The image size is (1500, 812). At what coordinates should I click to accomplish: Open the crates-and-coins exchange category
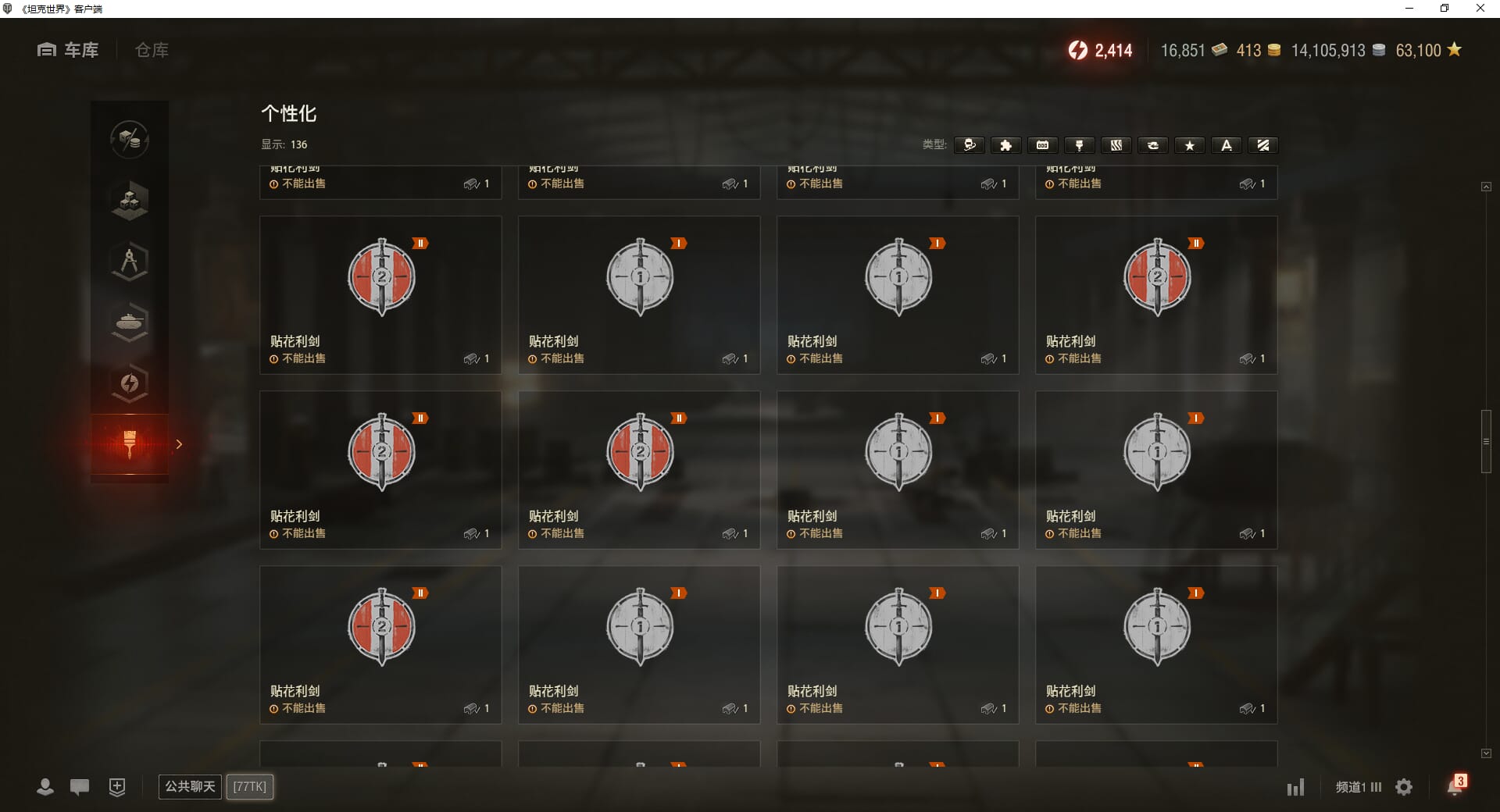click(130, 140)
